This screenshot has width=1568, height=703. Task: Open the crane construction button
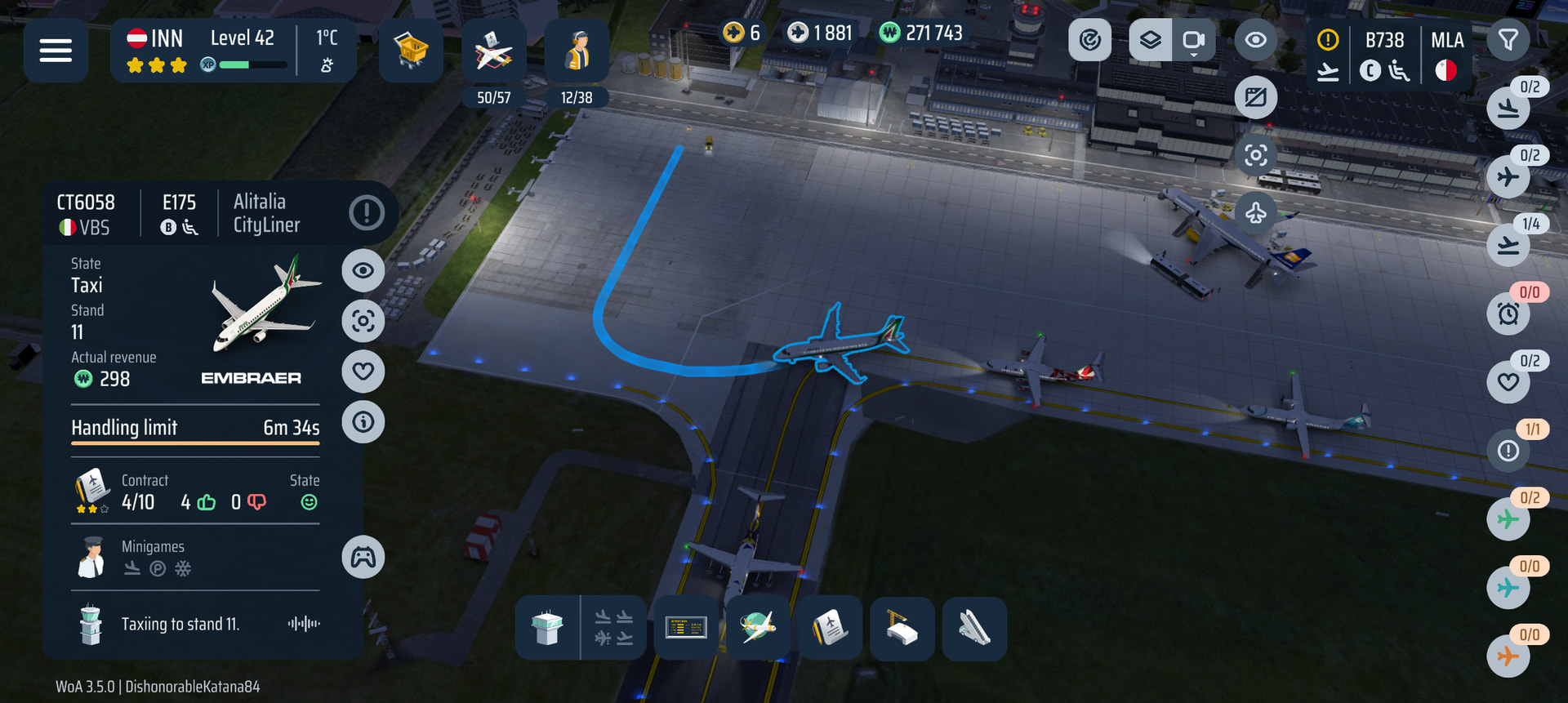(902, 628)
